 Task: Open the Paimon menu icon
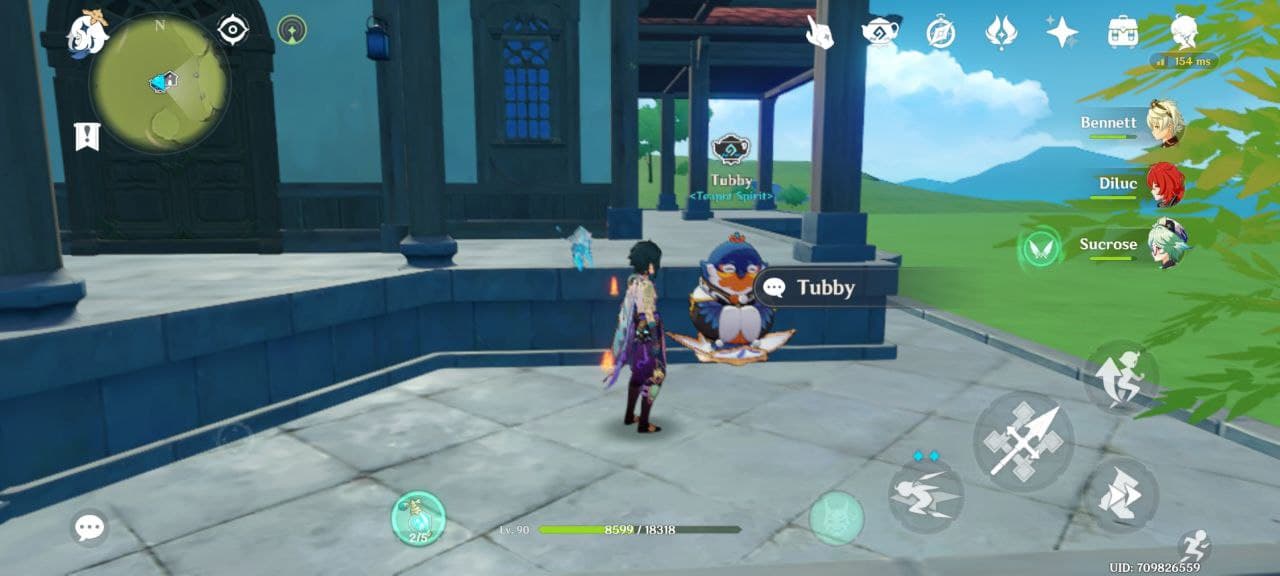pyautogui.click(x=86, y=34)
